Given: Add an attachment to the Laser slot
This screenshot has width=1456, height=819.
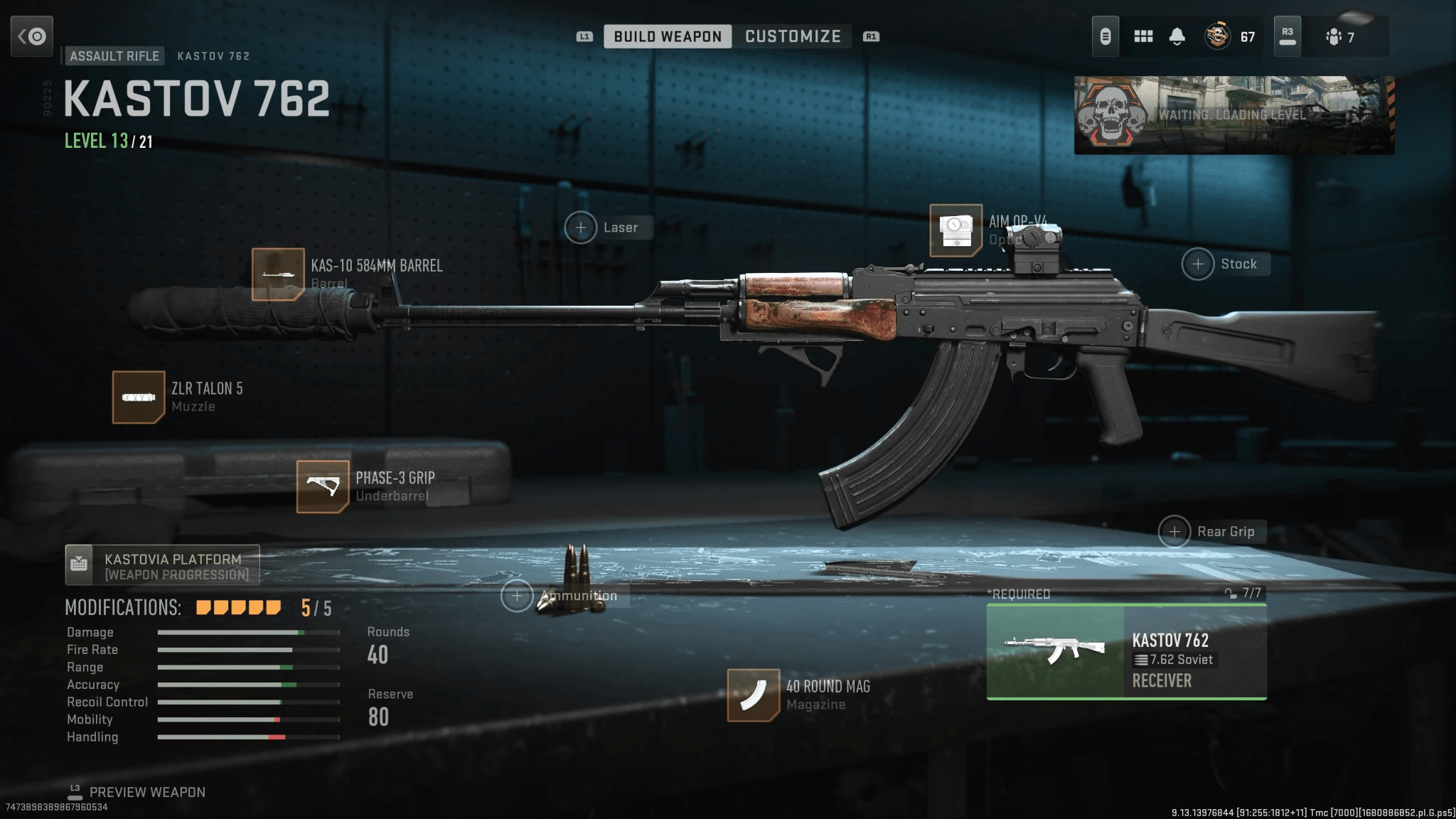Looking at the screenshot, I should tap(582, 227).
